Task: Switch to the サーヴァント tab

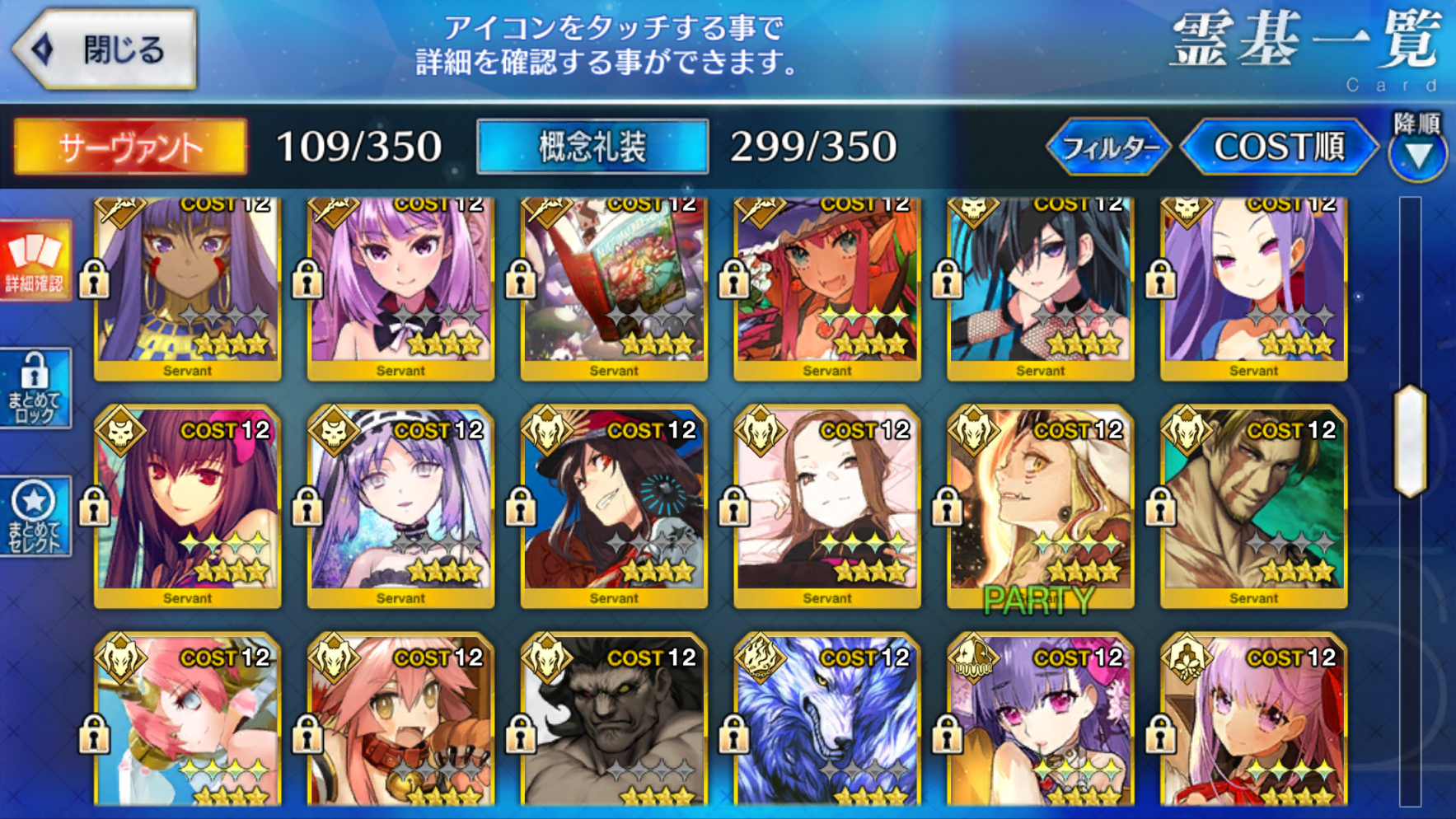Action: [130, 147]
